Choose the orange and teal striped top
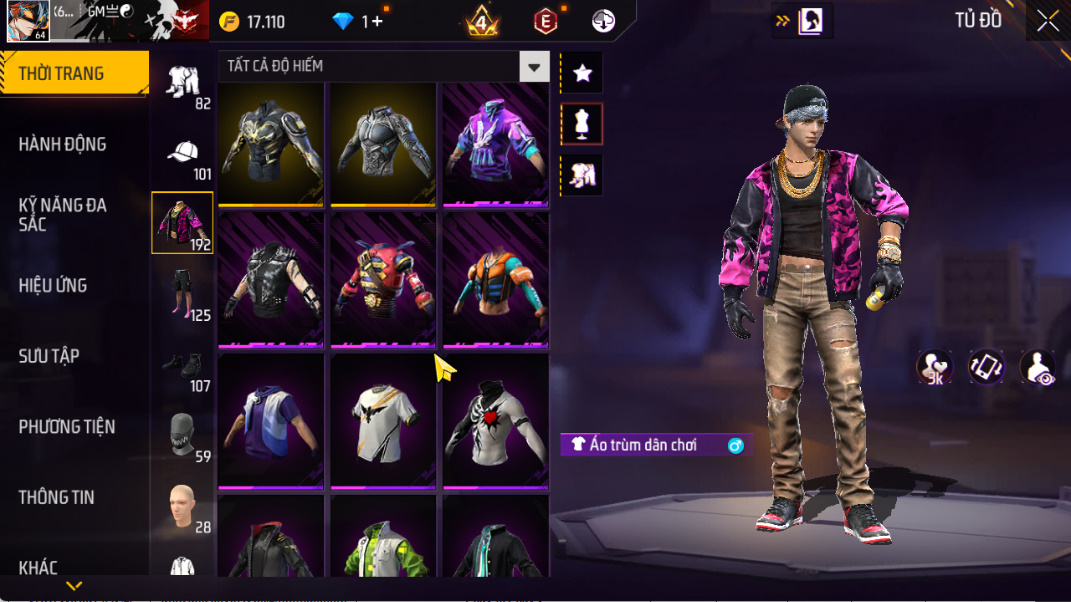 tap(496, 281)
